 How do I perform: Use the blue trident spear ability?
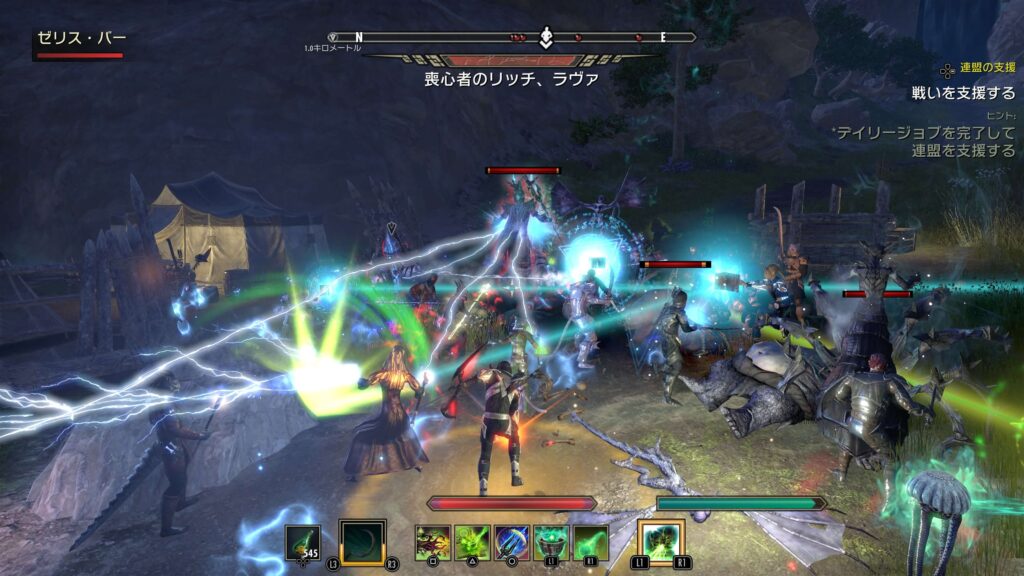click(512, 543)
